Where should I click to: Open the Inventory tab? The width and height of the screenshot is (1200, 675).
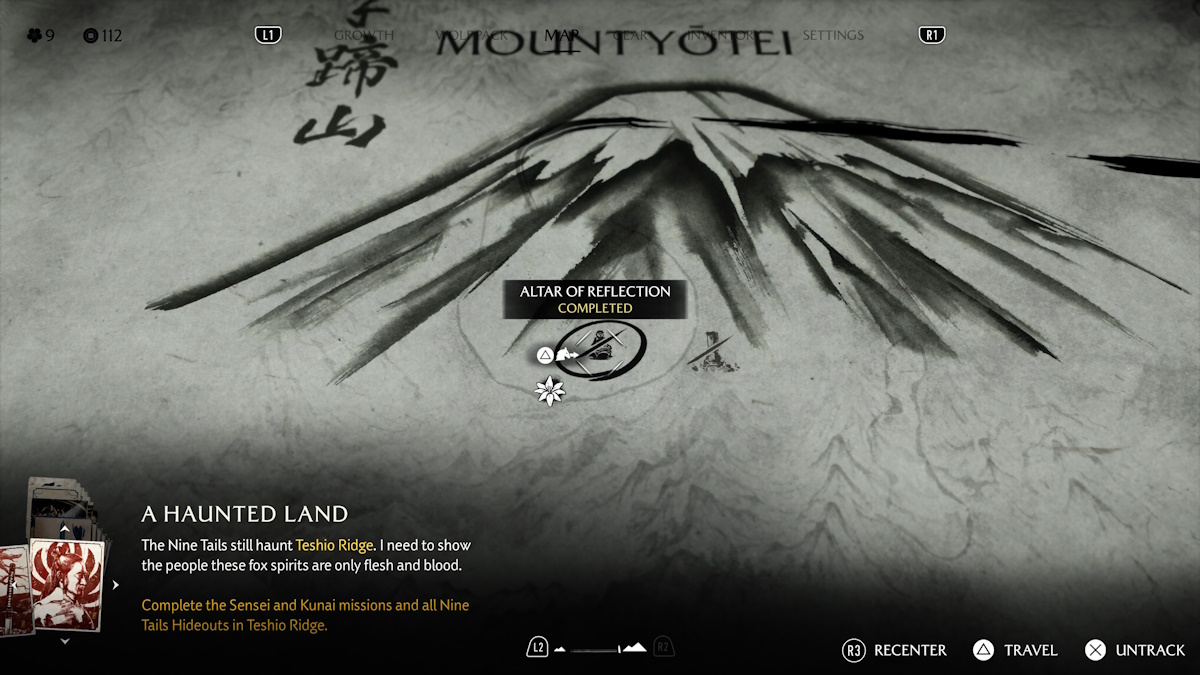(x=722, y=35)
